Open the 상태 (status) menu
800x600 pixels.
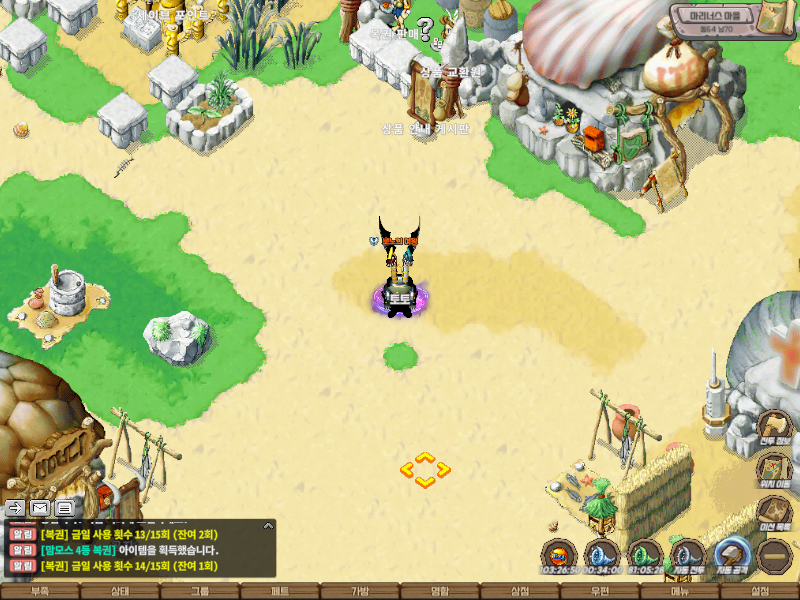click(x=120, y=592)
